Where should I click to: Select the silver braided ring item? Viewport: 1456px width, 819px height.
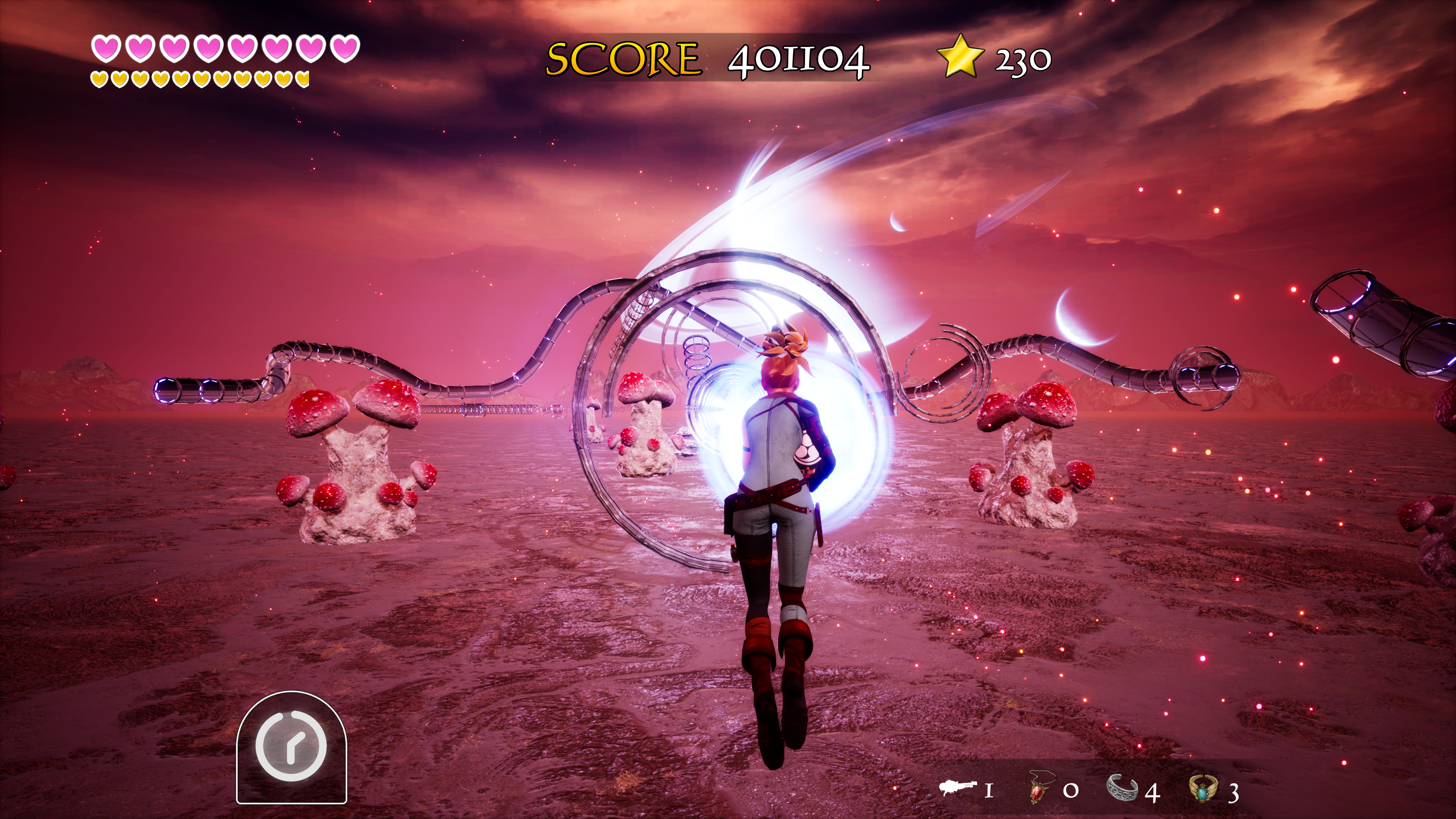(1122, 788)
